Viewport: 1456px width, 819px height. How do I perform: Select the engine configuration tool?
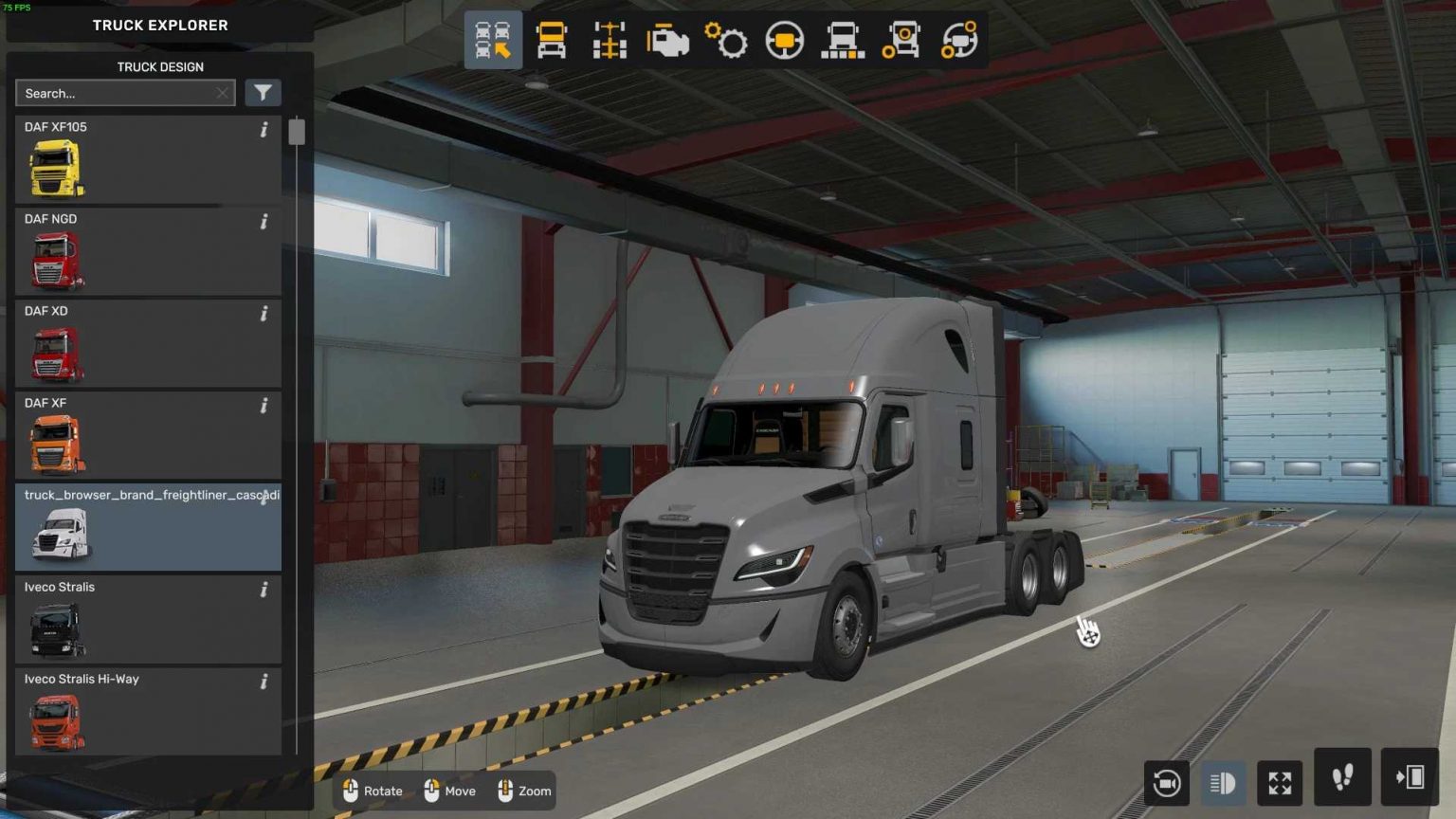pyautogui.click(x=667, y=40)
